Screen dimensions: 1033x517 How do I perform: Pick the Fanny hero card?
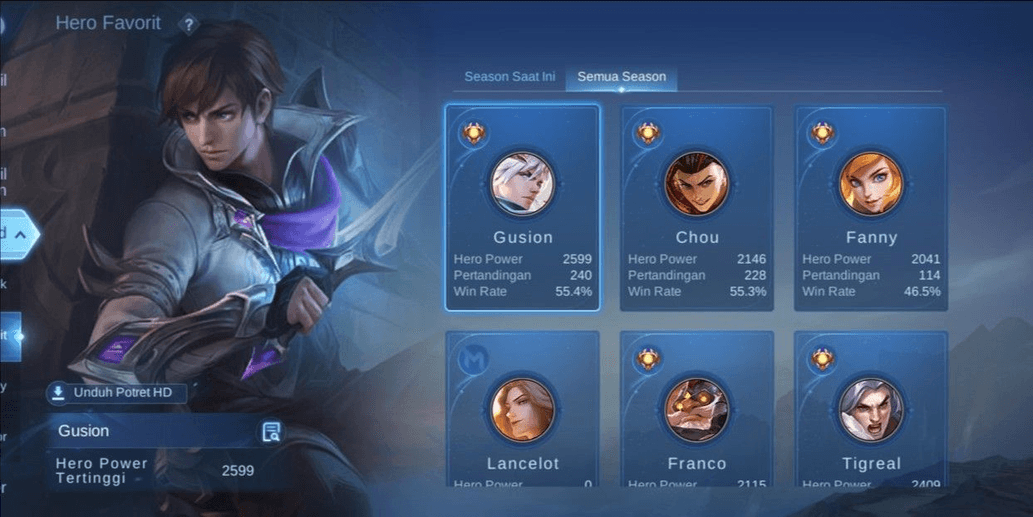[x=871, y=208]
